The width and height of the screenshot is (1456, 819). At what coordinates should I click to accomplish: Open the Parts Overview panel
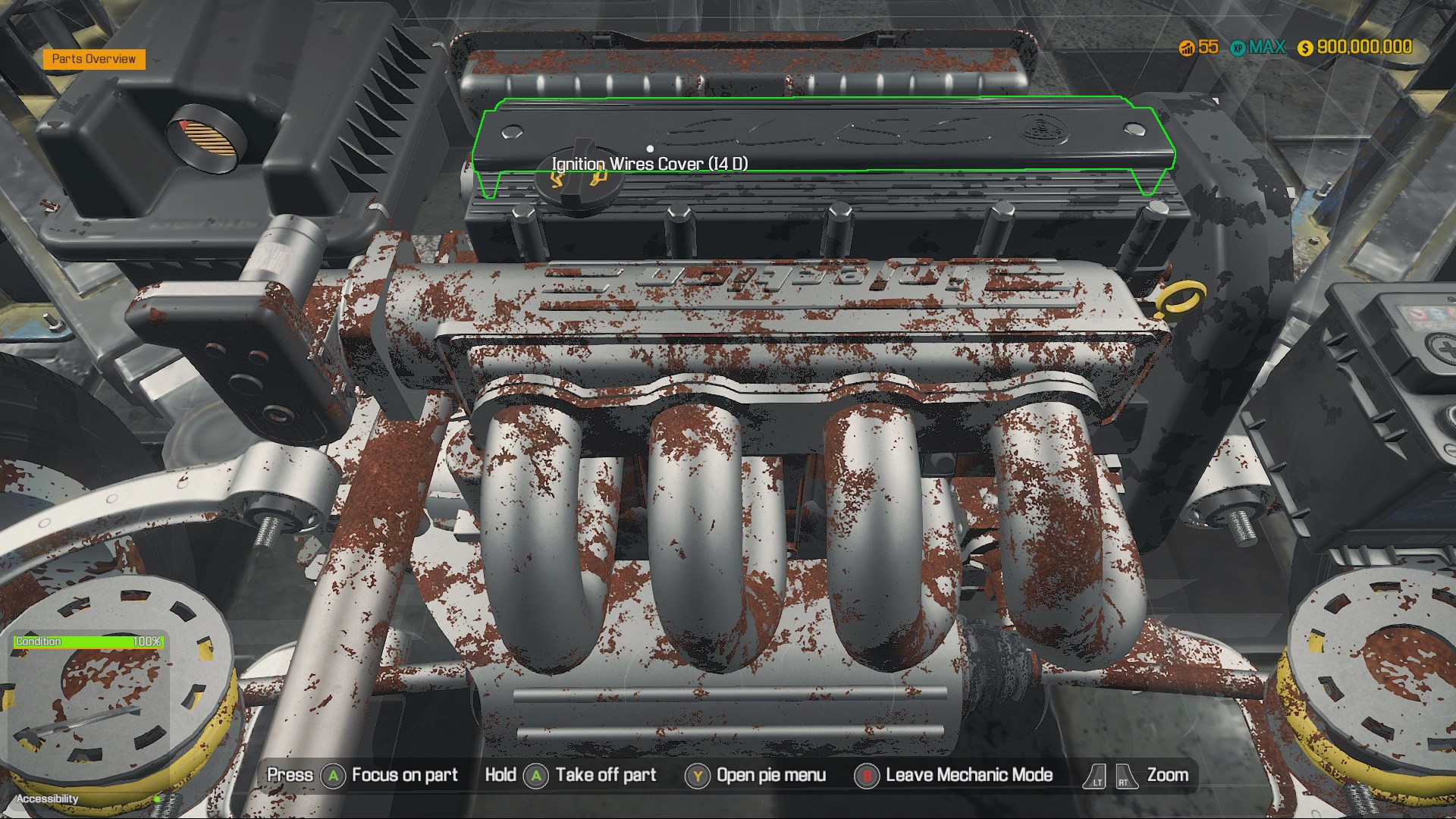pos(94,59)
